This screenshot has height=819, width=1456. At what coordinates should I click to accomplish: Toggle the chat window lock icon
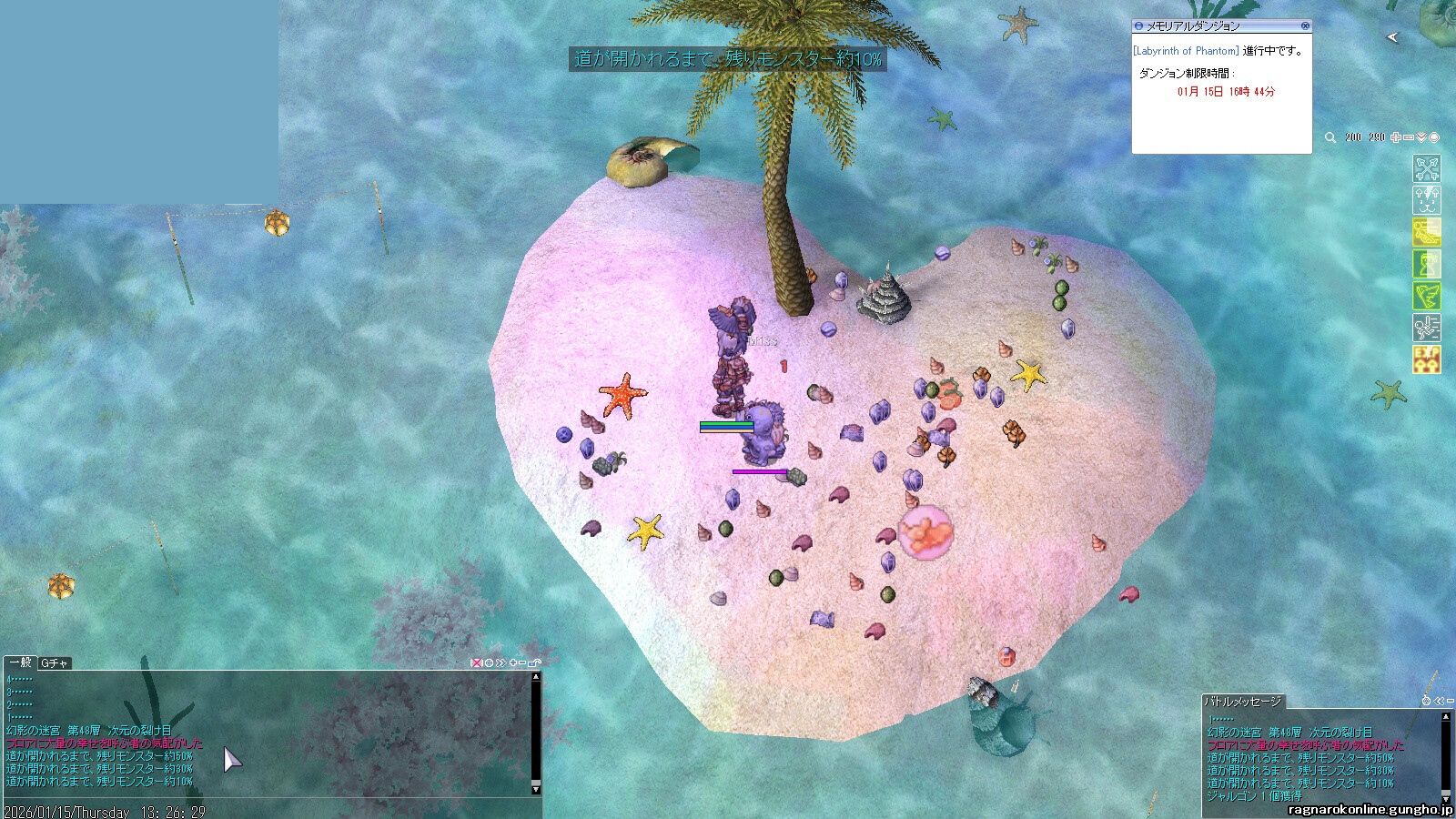pos(535,662)
